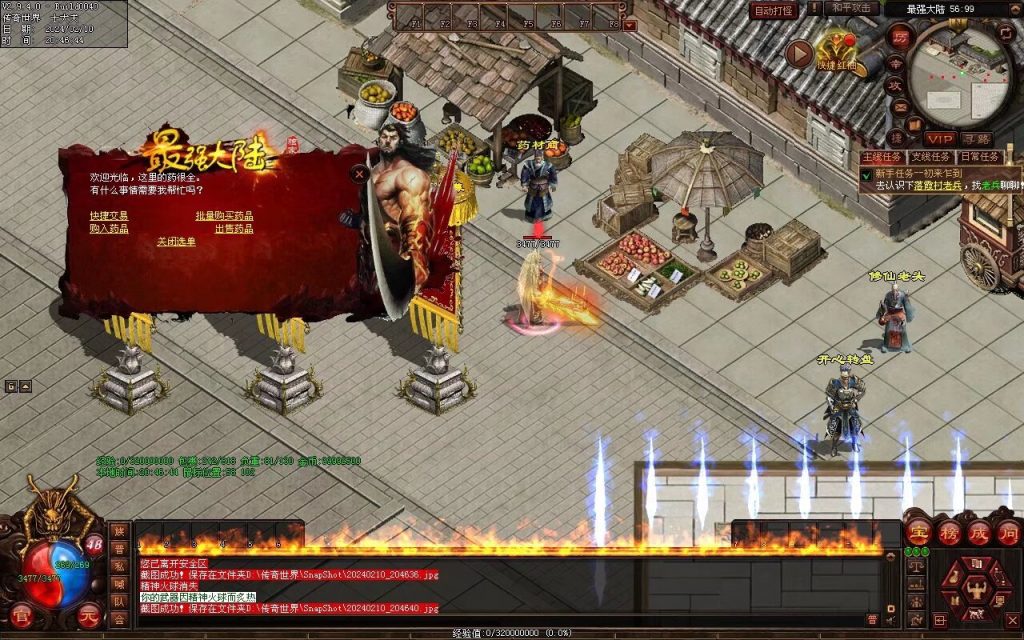Open the 快捷红包 icon
Viewport: 1024px width, 640px height.
(x=836, y=50)
